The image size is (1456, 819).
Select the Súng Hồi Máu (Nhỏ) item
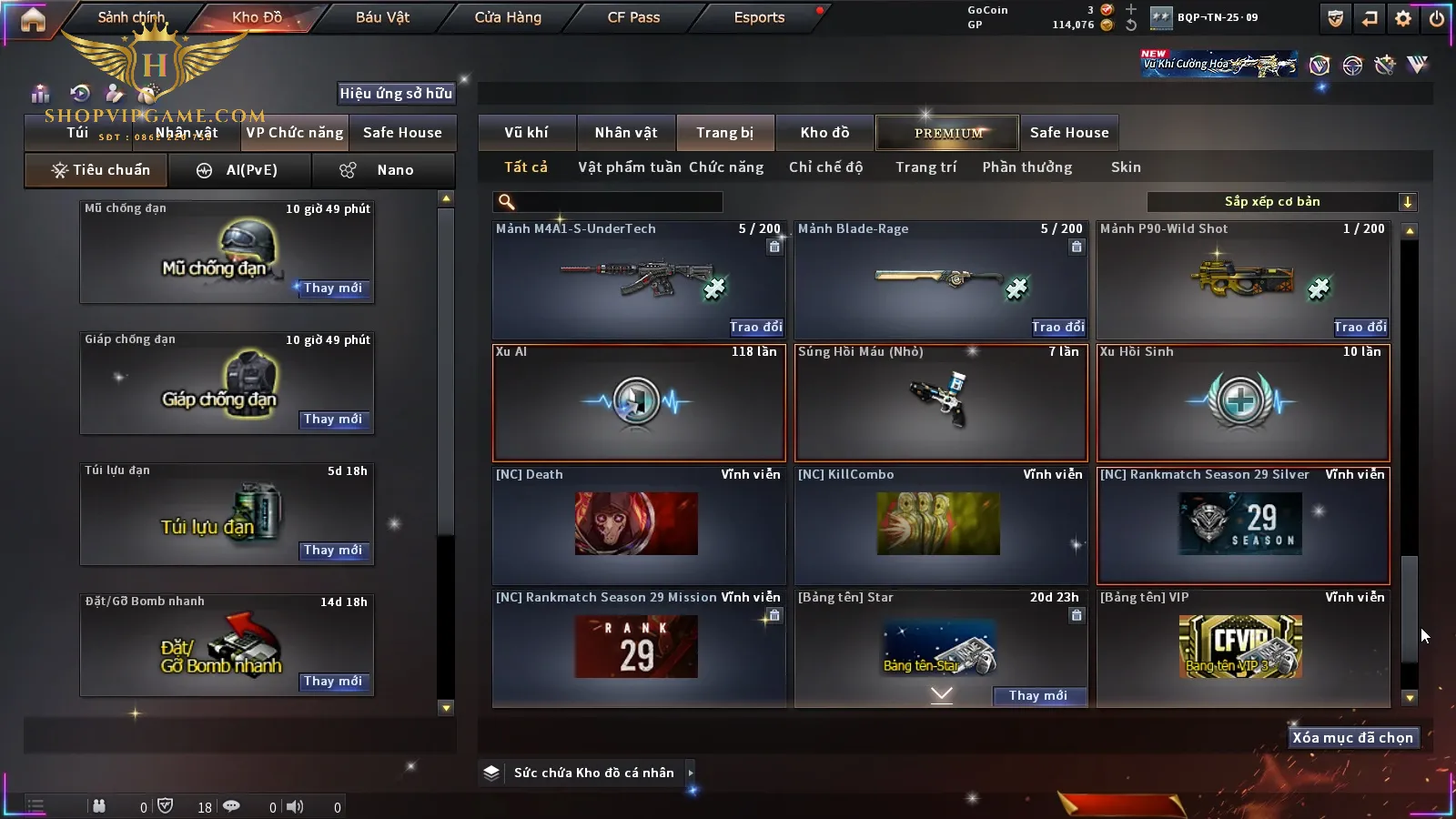tap(941, 402)
